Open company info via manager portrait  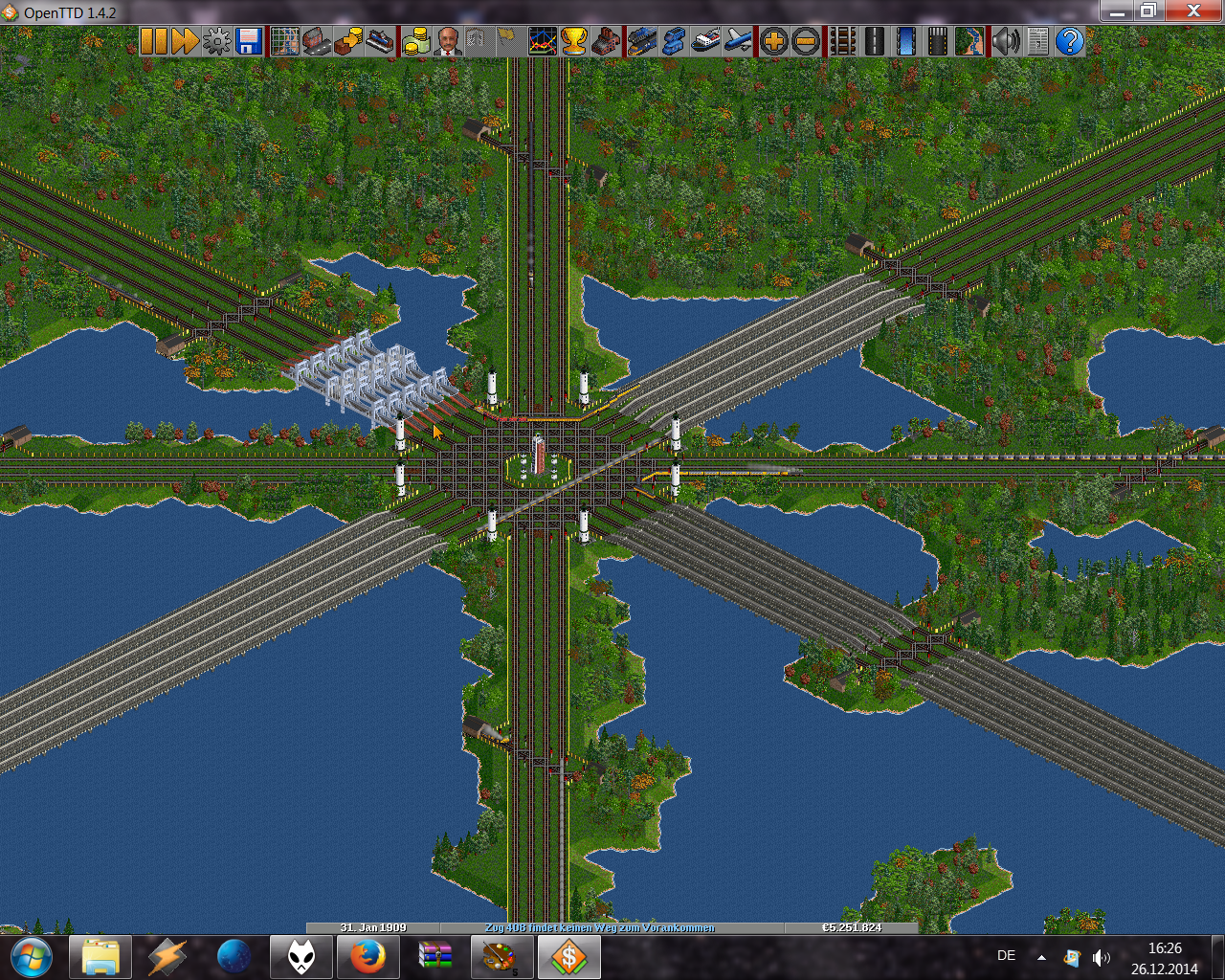(447, 41)
